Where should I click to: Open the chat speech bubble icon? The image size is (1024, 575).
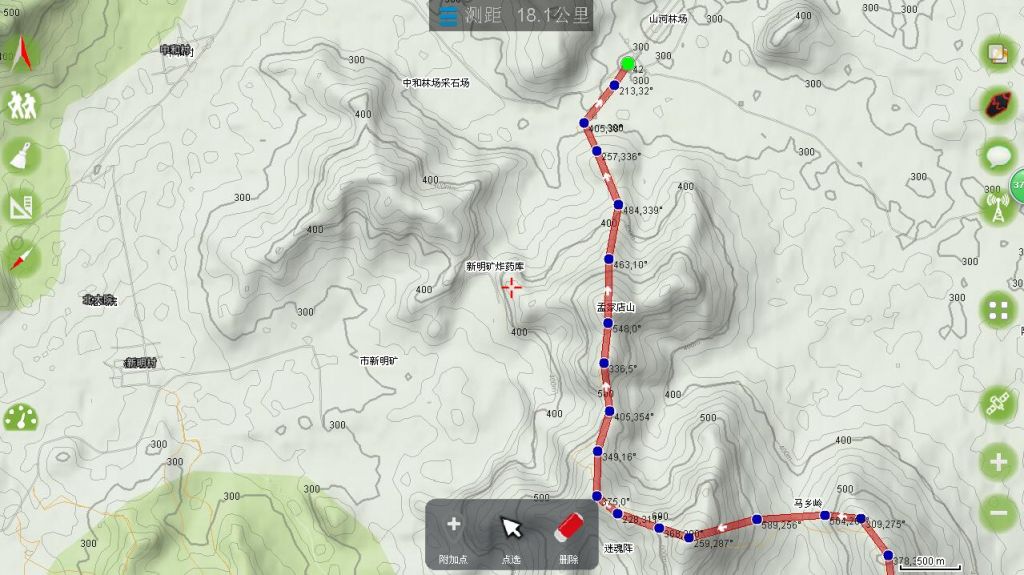tap(997, 156)
